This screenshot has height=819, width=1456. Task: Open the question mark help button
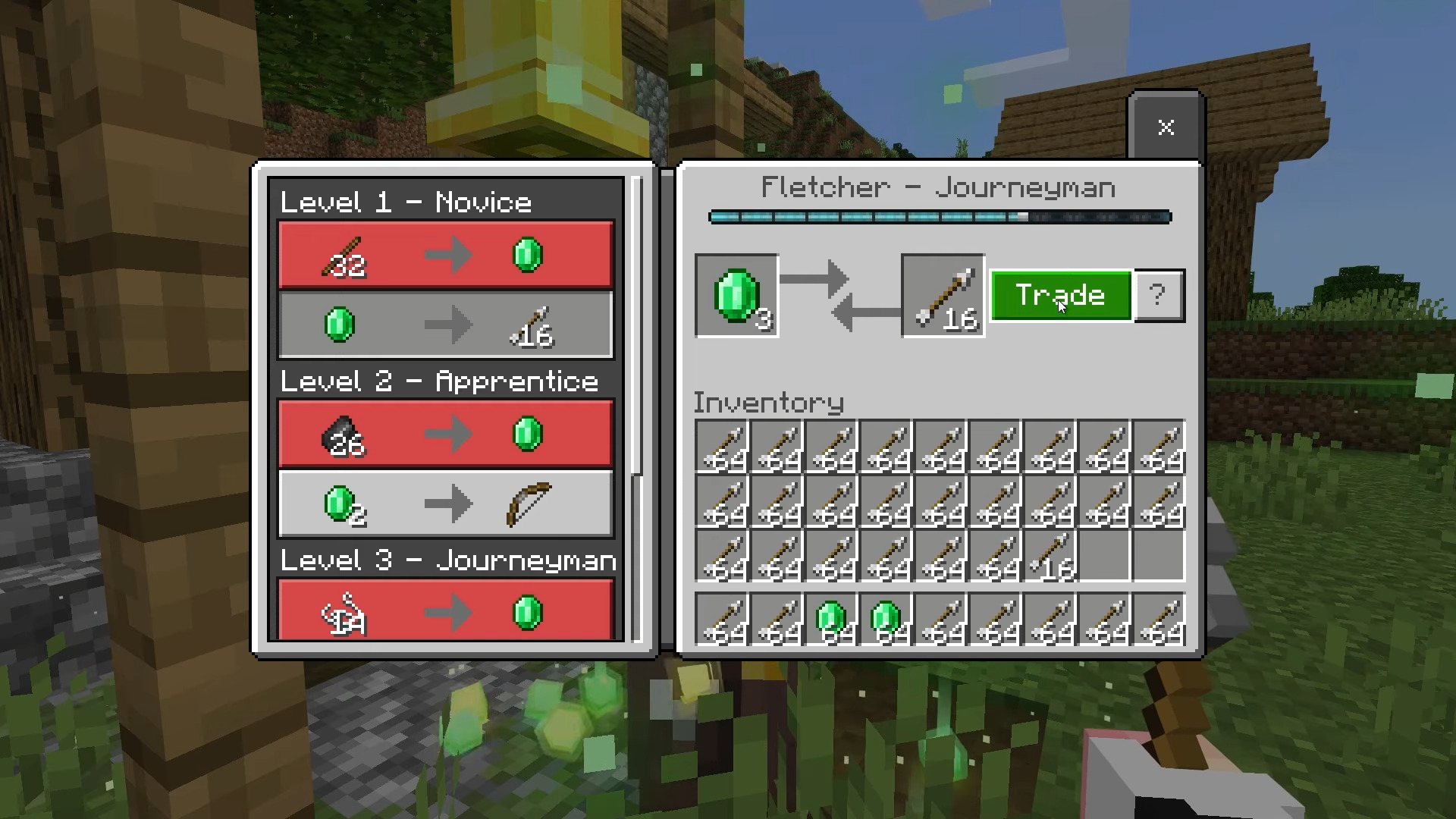tap(1158, 295)
